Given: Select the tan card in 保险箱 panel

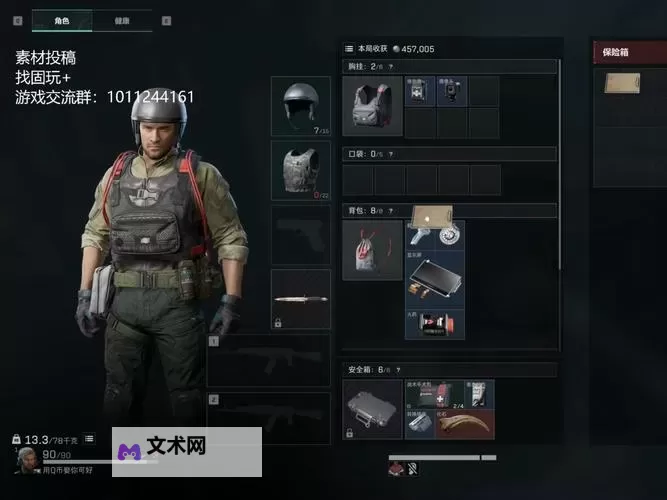Looking at the screenshot, I should (622, 83).
